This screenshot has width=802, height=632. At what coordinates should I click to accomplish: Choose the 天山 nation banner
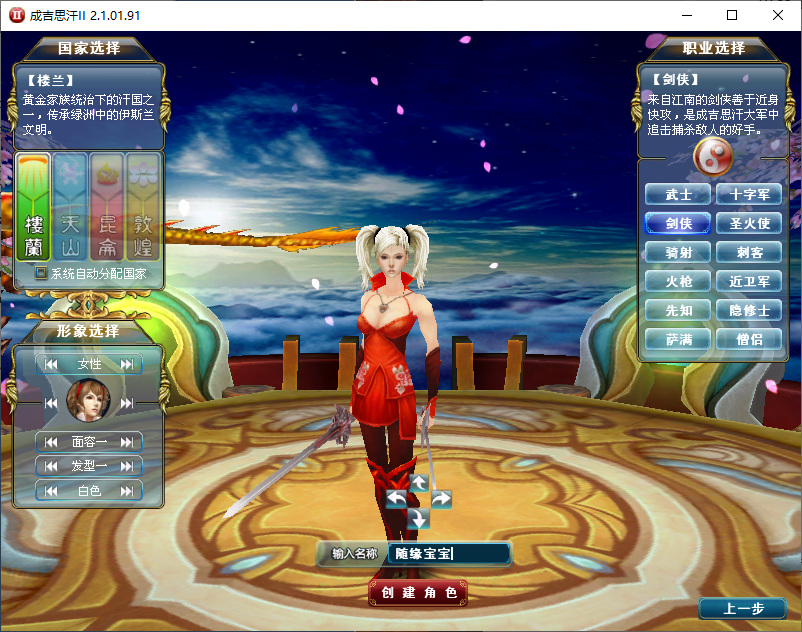(70, 208)
